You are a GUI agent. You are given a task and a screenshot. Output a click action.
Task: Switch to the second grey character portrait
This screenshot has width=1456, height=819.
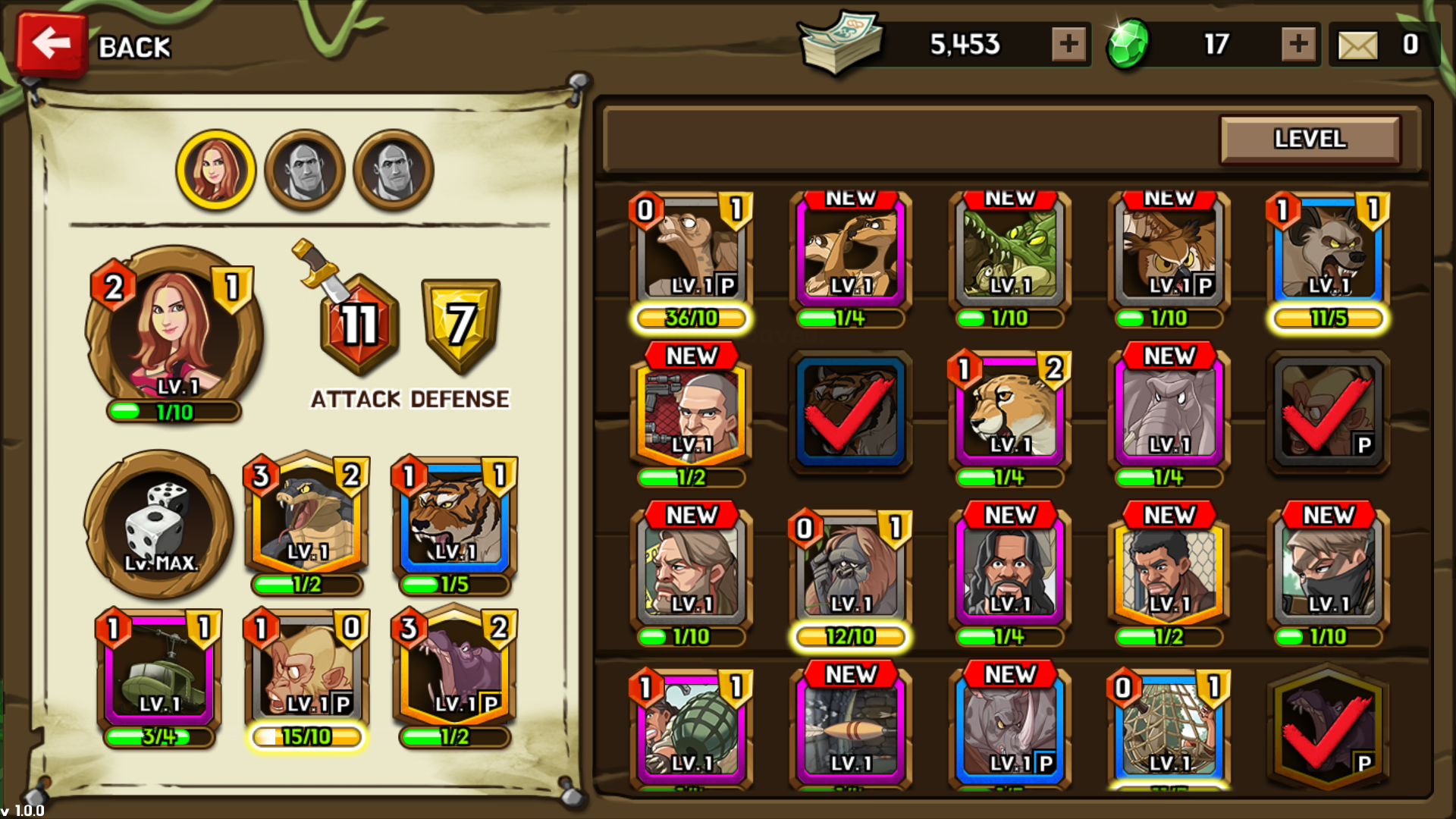[304, 169]
